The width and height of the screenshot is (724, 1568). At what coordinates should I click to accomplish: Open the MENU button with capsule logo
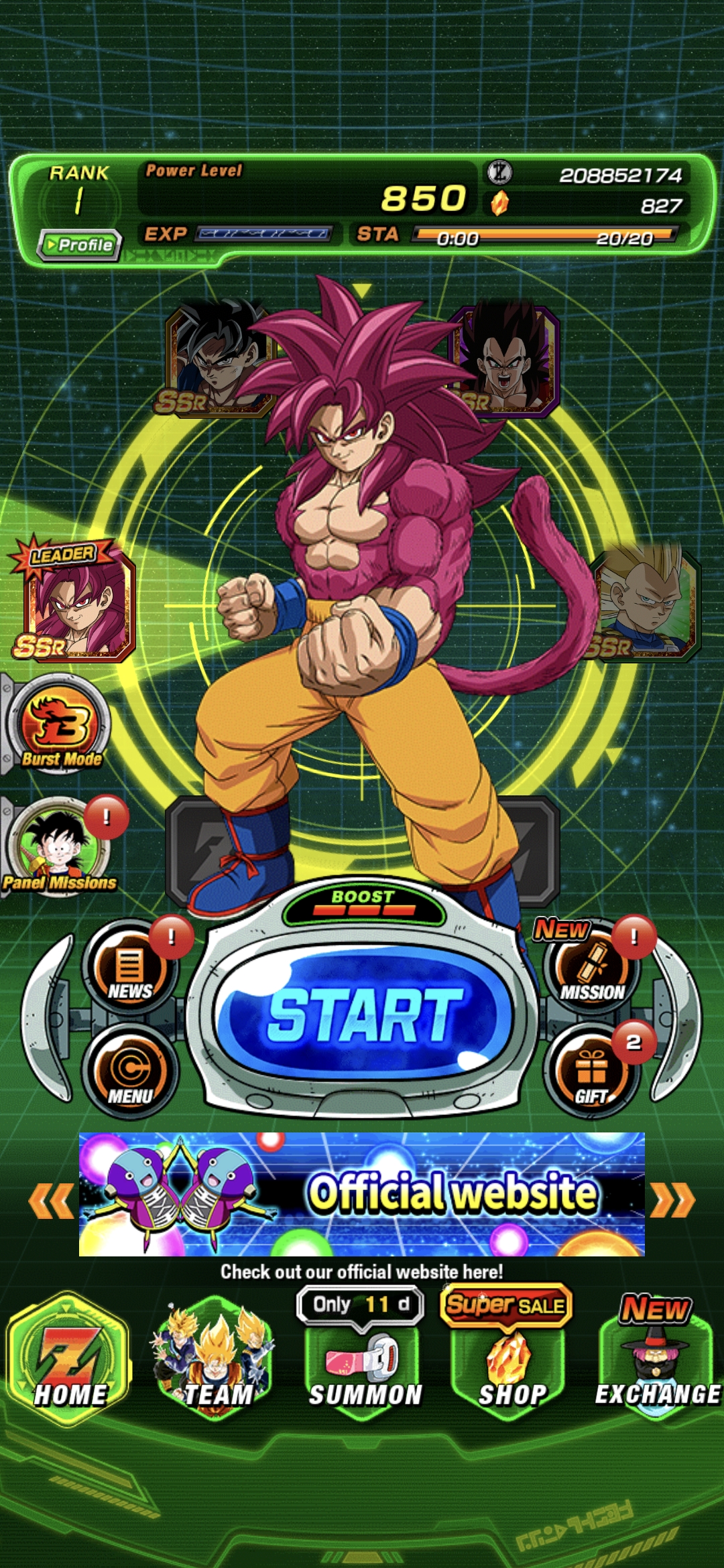[x=130, y=1073]
